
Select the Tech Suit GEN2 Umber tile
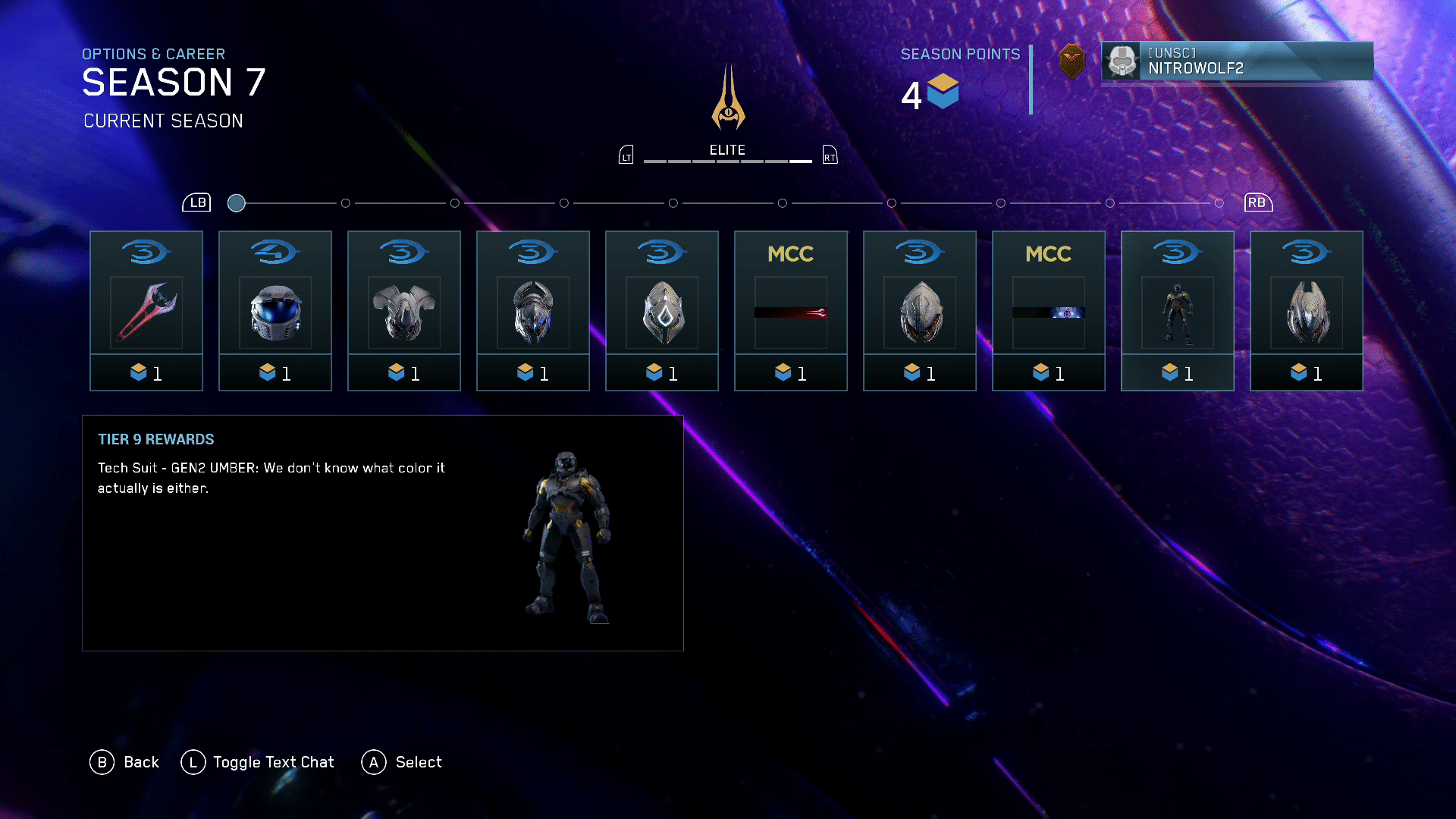coord(1178,310)
